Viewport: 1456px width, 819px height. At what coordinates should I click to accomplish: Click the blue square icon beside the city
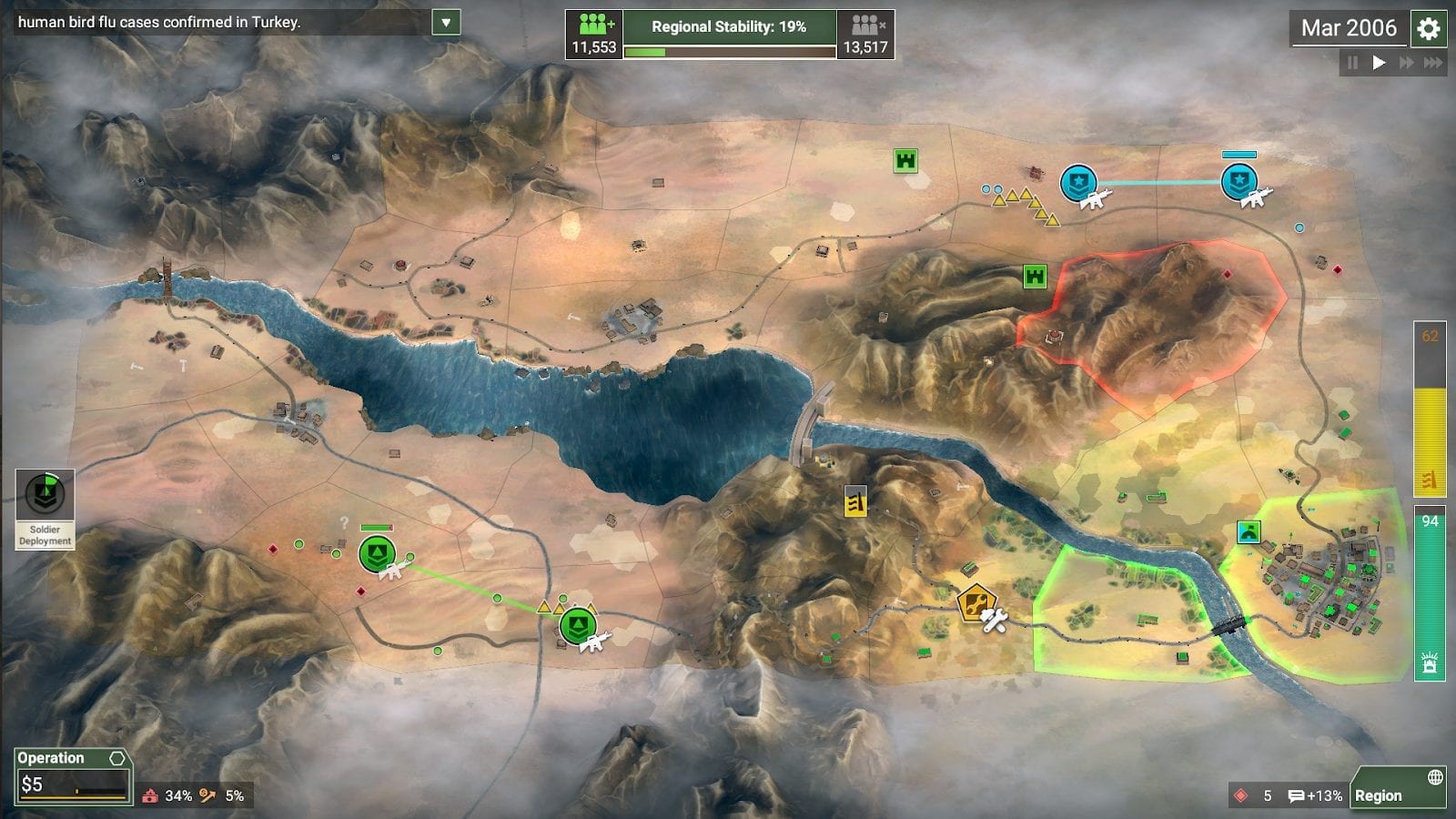1249,531
